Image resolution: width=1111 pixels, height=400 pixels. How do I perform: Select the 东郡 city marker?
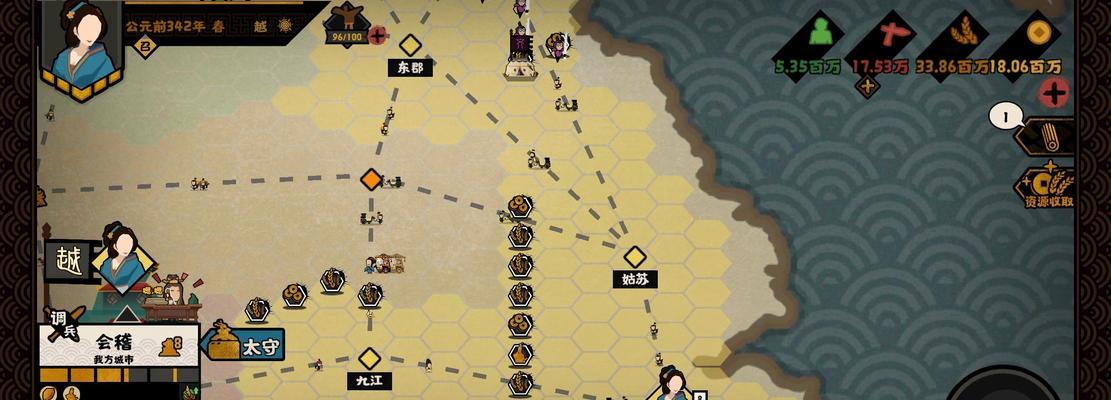[x=410, y=46]
